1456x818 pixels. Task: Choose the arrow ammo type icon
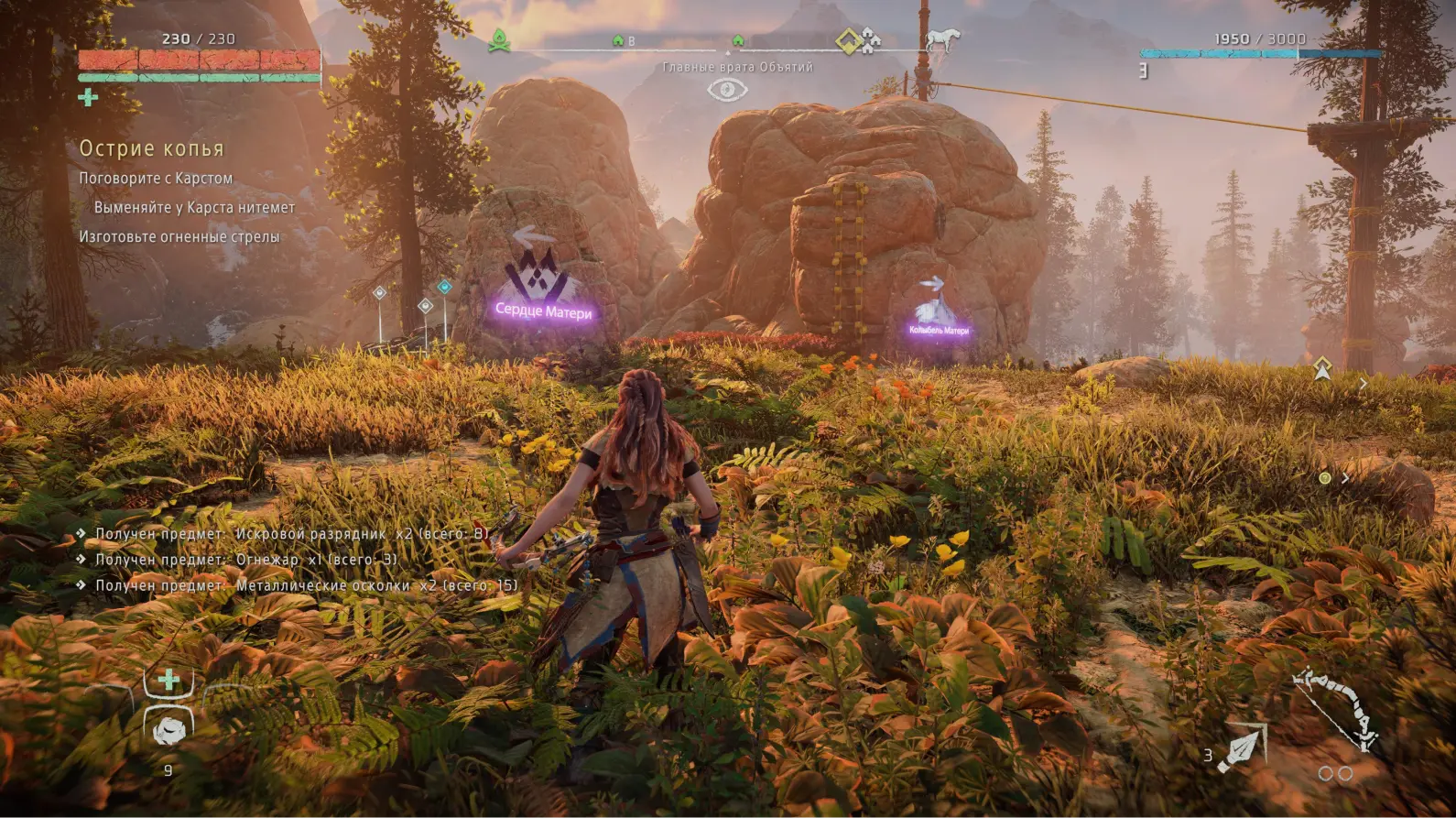[1244, 747]
